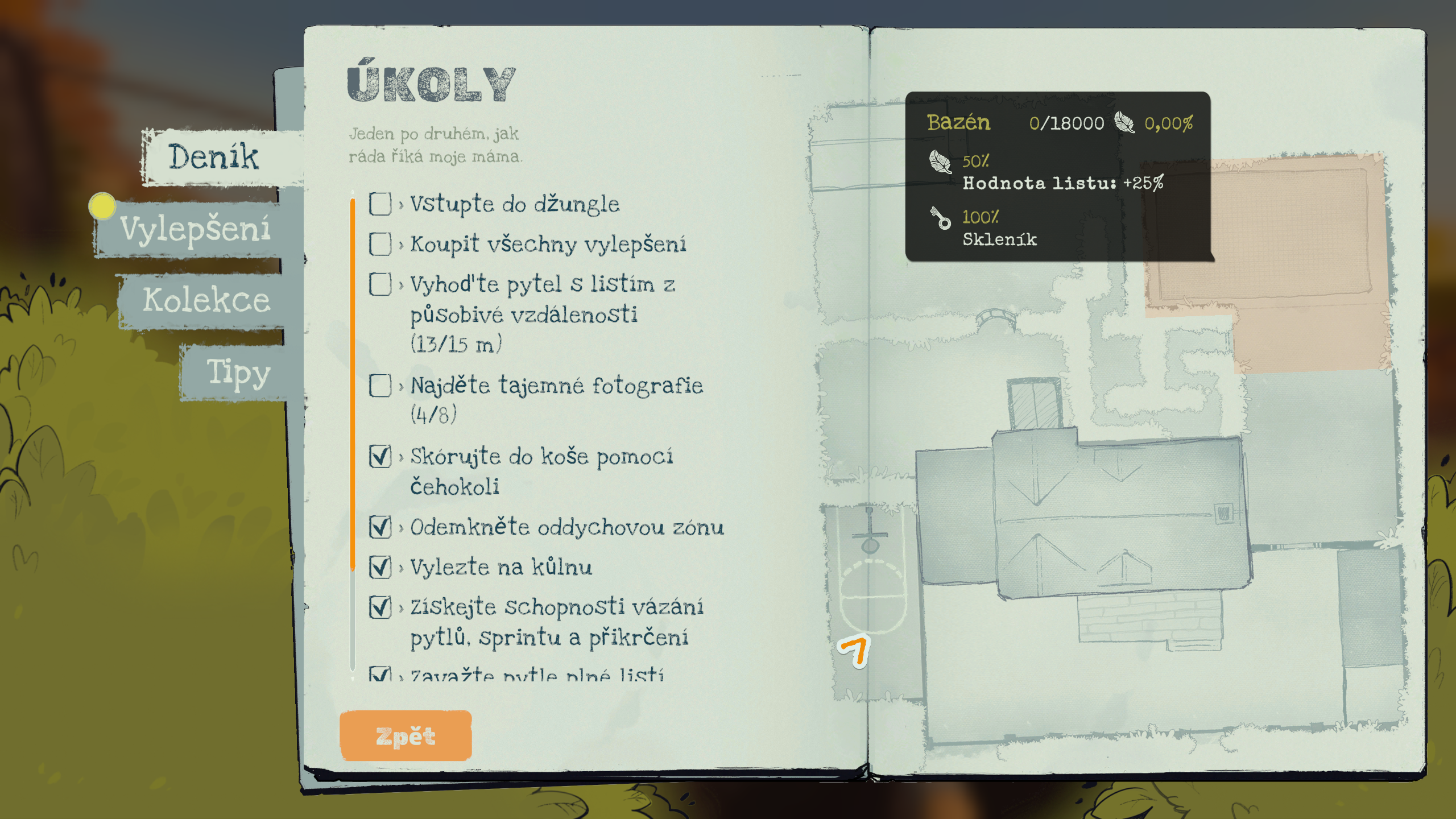1456x819 pixels.
Task: Select the Bazén label in the info panel
Action: pos(958,122)
